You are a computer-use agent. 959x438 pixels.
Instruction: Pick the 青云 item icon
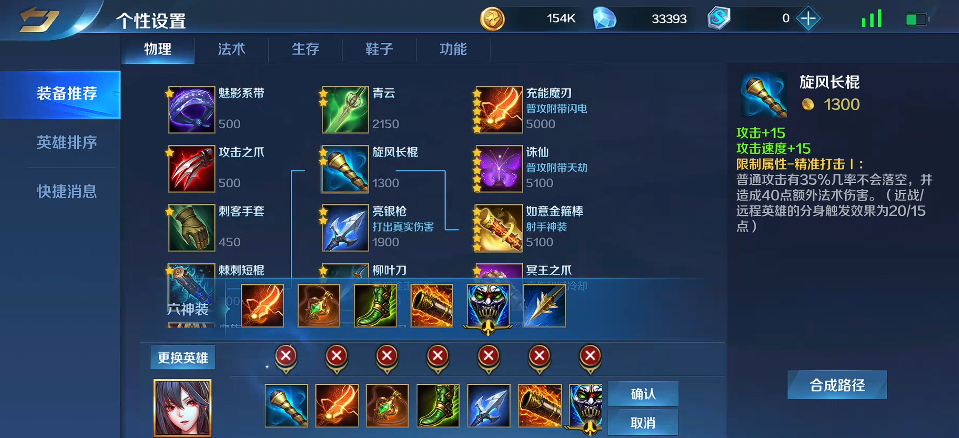345,109
